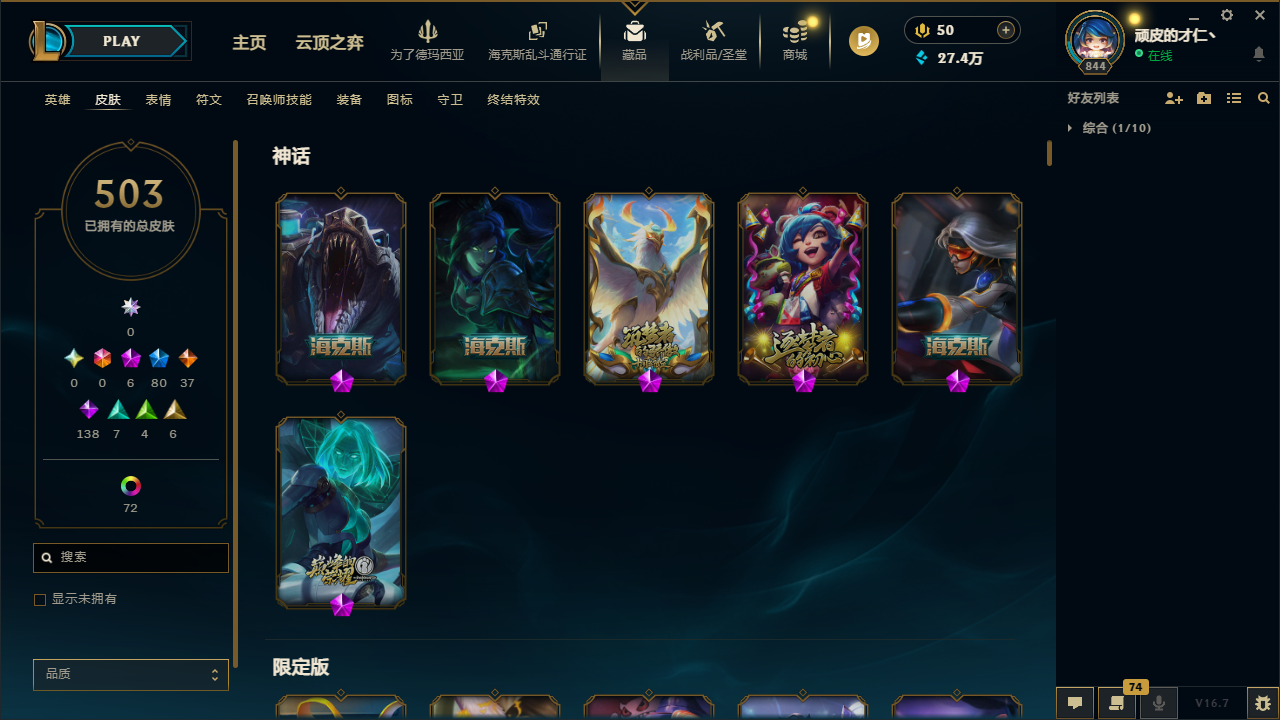Click the RP currency icon showing 50

point(921,30)
